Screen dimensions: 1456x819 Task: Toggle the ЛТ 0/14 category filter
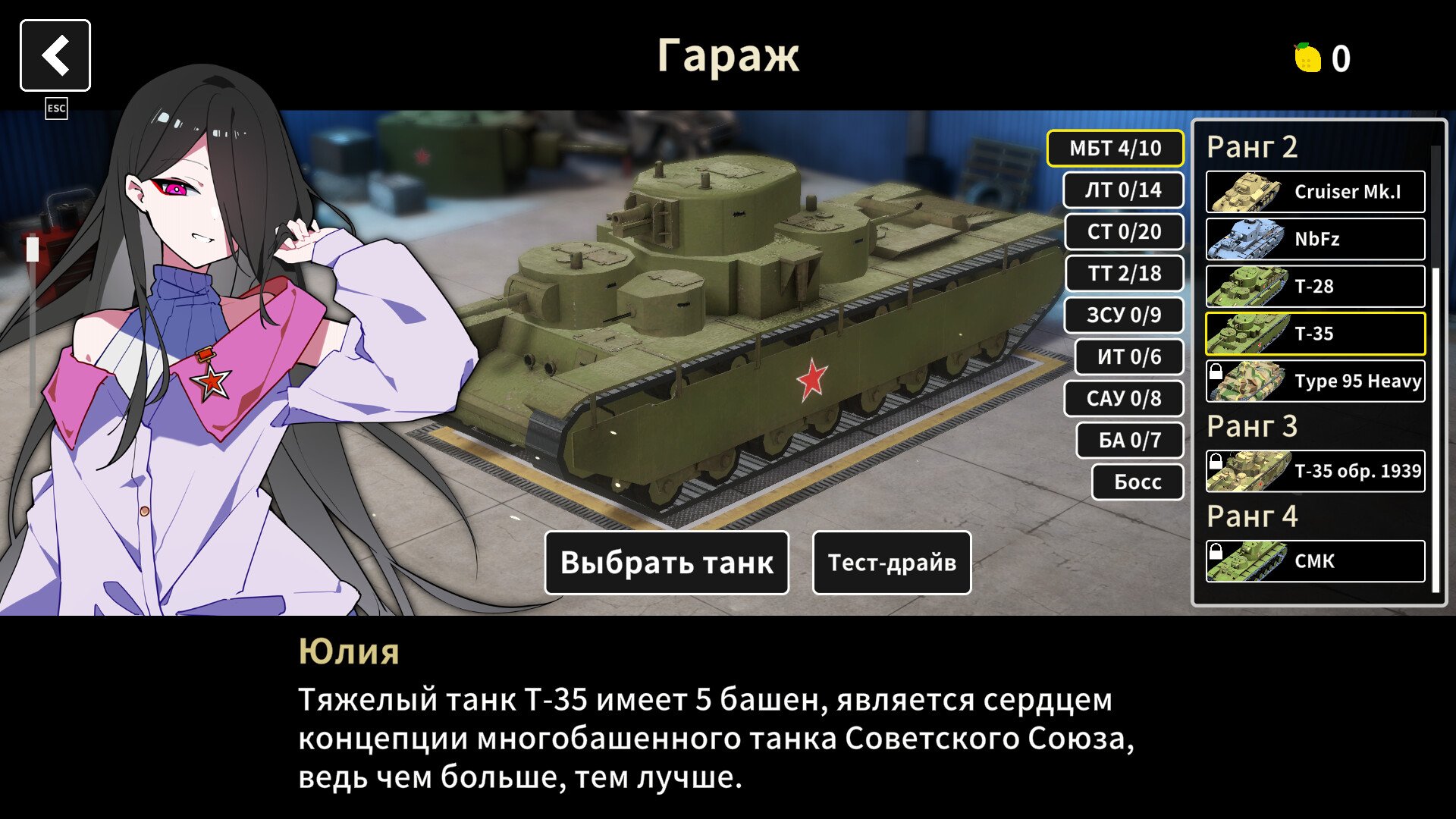(1123, 190)
